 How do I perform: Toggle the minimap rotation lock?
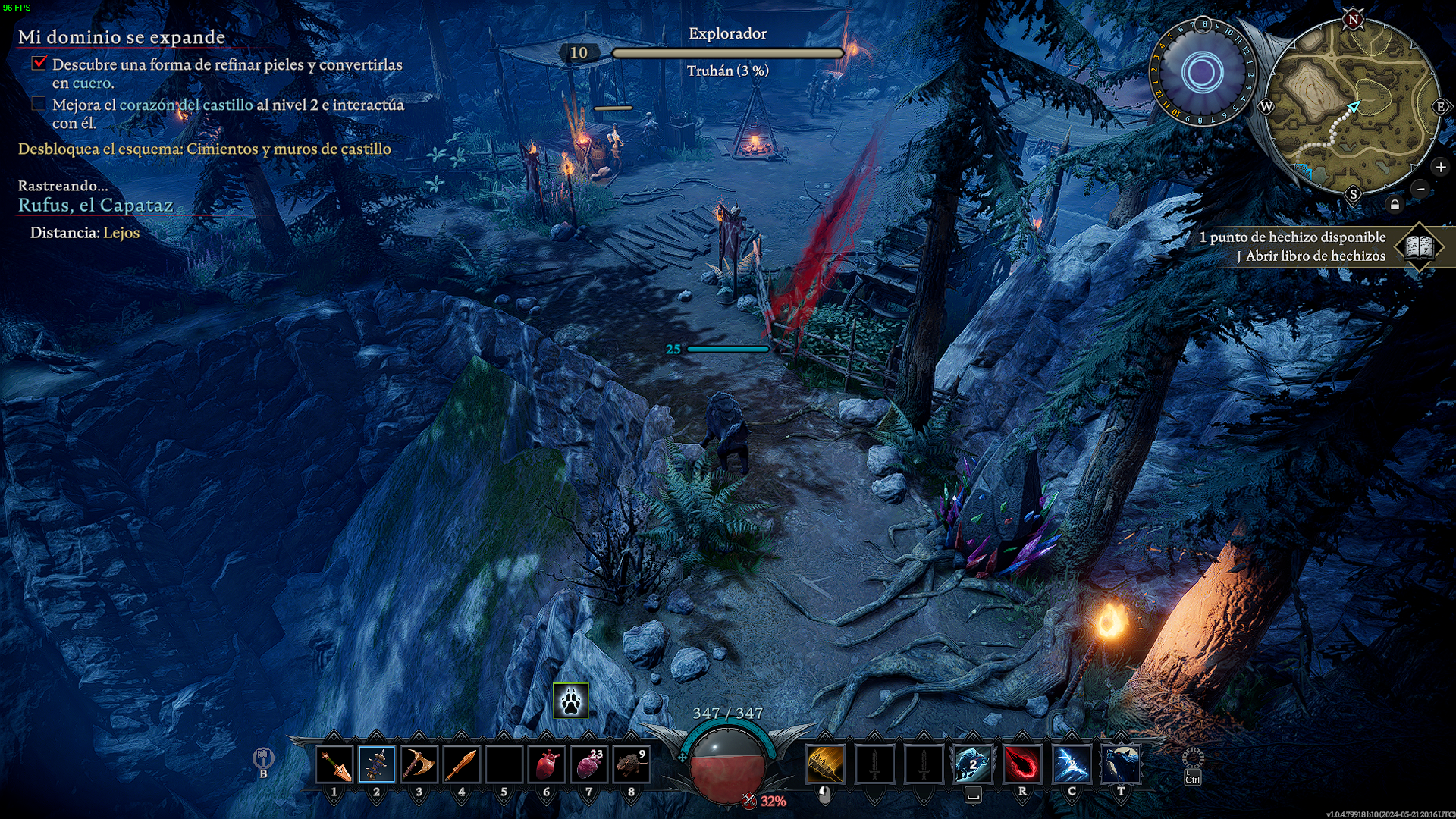[1395, 205]
